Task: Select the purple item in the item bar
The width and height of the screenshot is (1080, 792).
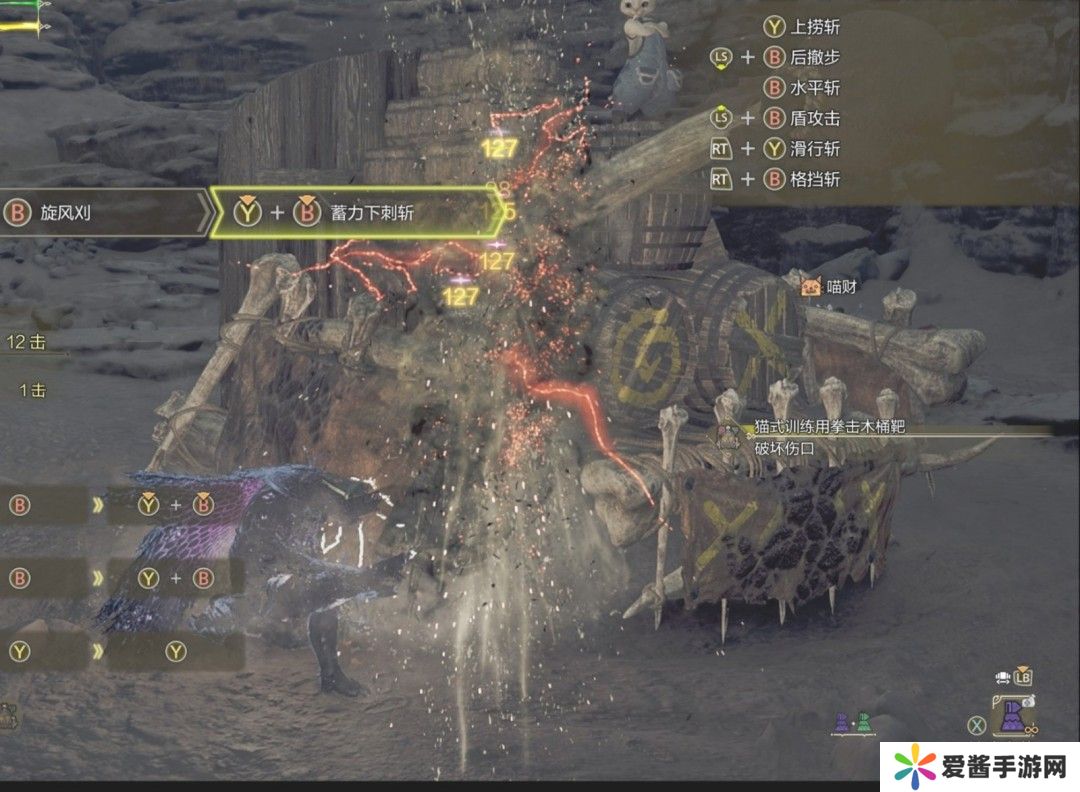Action: coord(1013,717)
